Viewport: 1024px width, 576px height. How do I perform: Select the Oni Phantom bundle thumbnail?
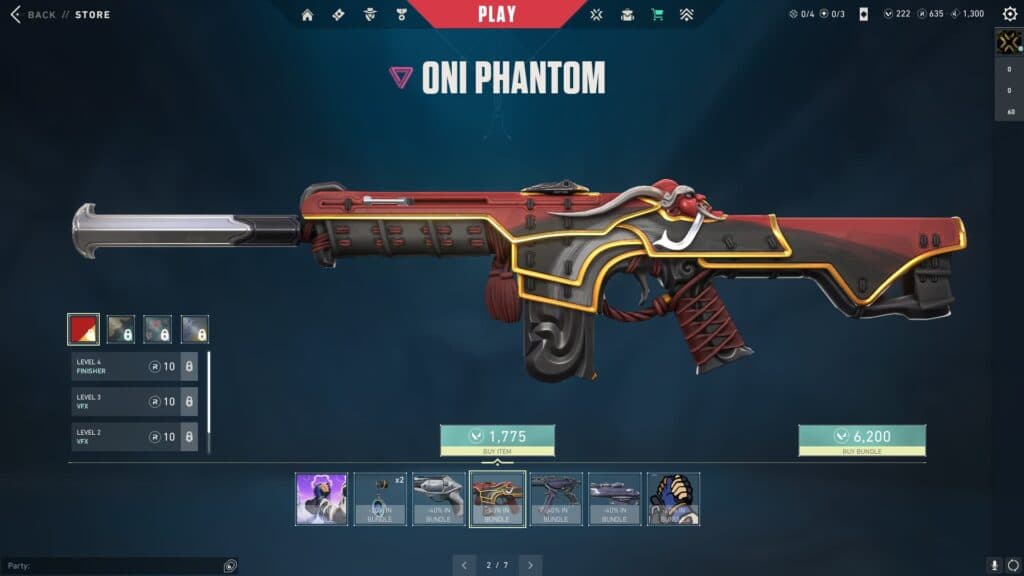[x=497, y=499]
